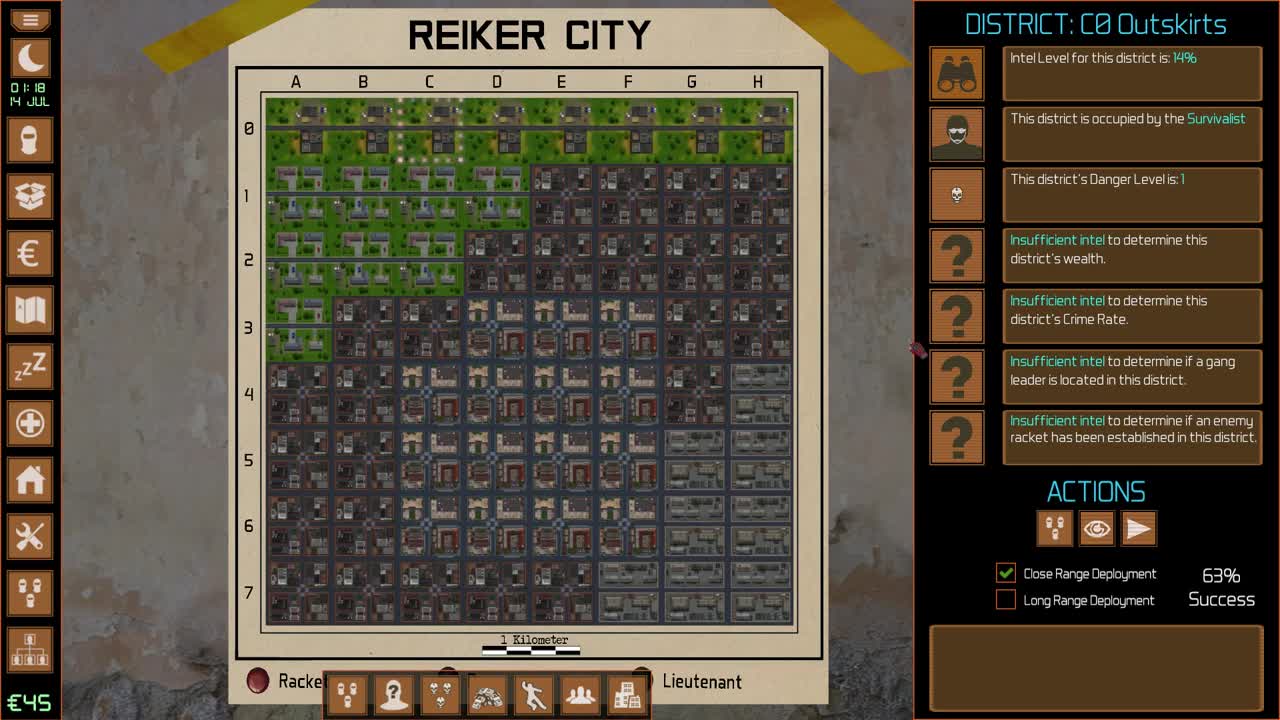
Task: Click the message box below Success percentage
Action: (x=1097, y=668)
